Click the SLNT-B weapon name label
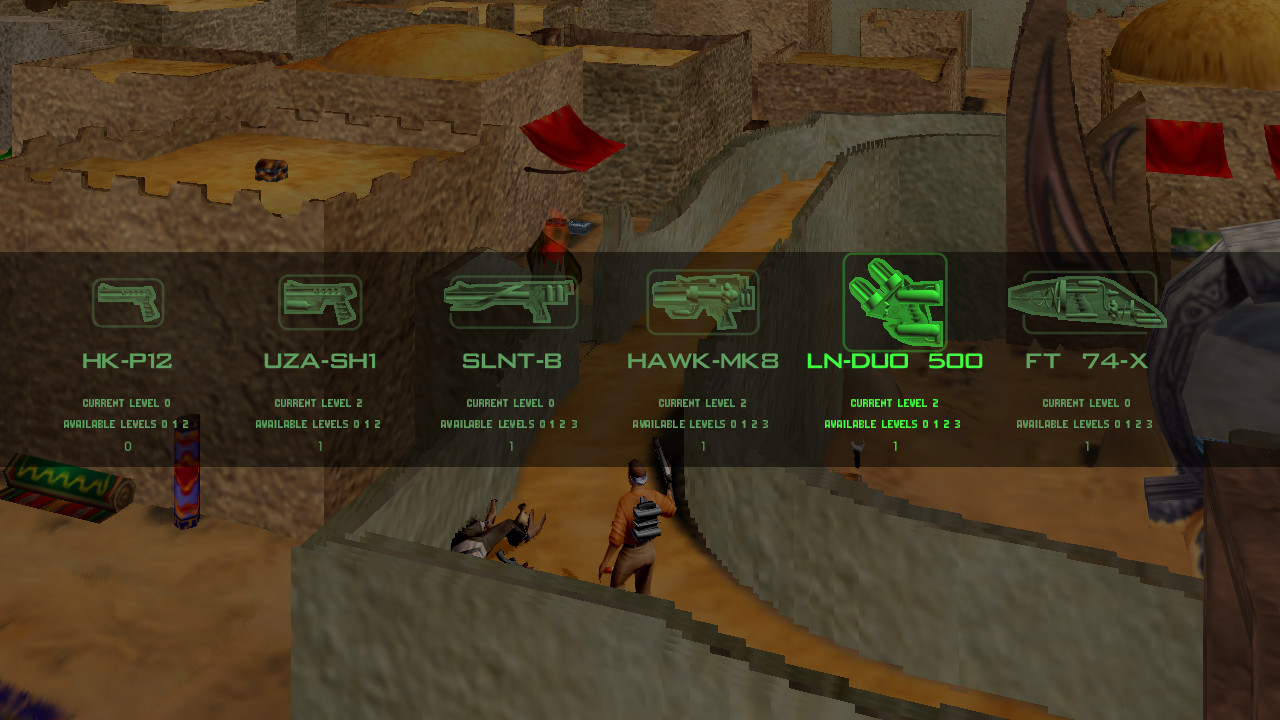1280x720 pixels. [512, 360]
